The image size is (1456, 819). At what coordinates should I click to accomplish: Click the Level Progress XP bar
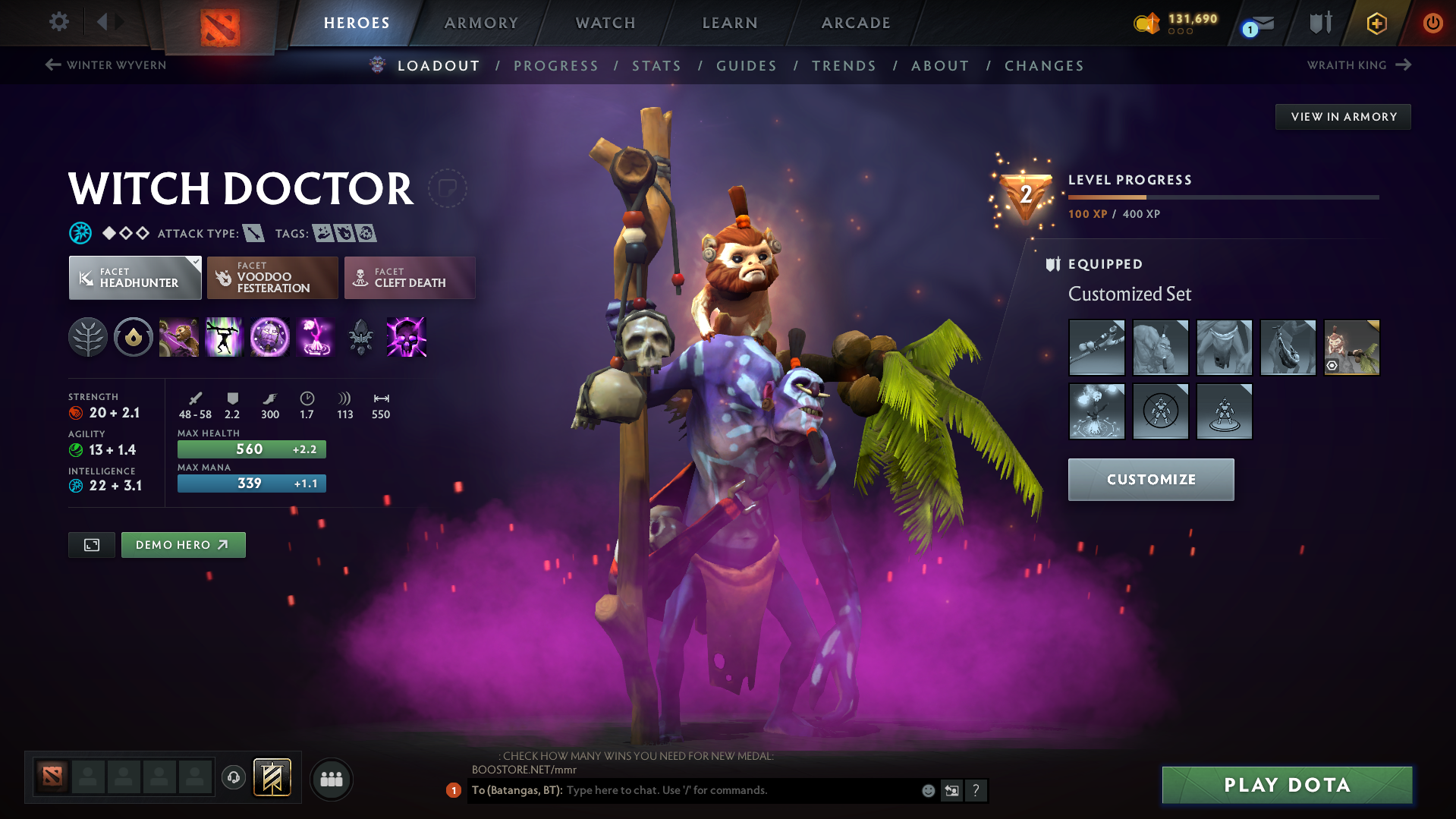click(1222, 197)
